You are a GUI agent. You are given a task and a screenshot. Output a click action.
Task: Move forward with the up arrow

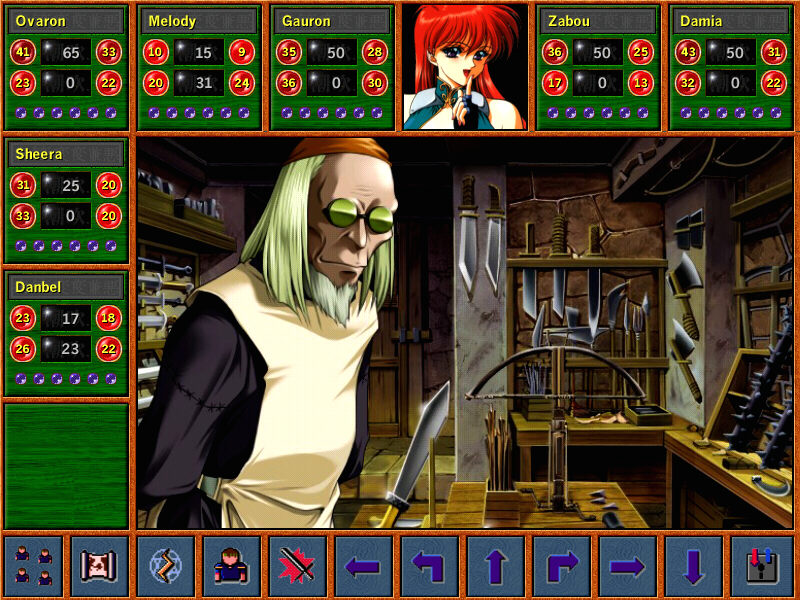(x=496, y=566)
